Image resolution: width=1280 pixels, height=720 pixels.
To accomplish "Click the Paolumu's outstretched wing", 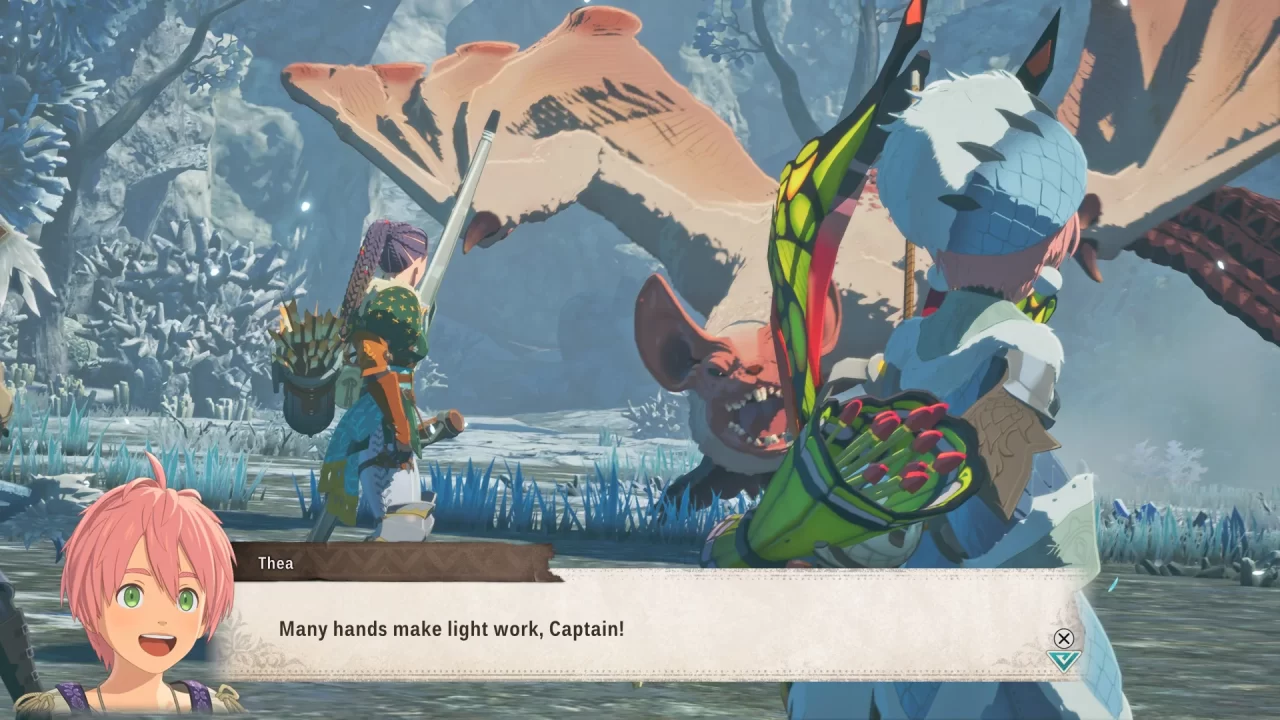I will (x=600, y=120).
